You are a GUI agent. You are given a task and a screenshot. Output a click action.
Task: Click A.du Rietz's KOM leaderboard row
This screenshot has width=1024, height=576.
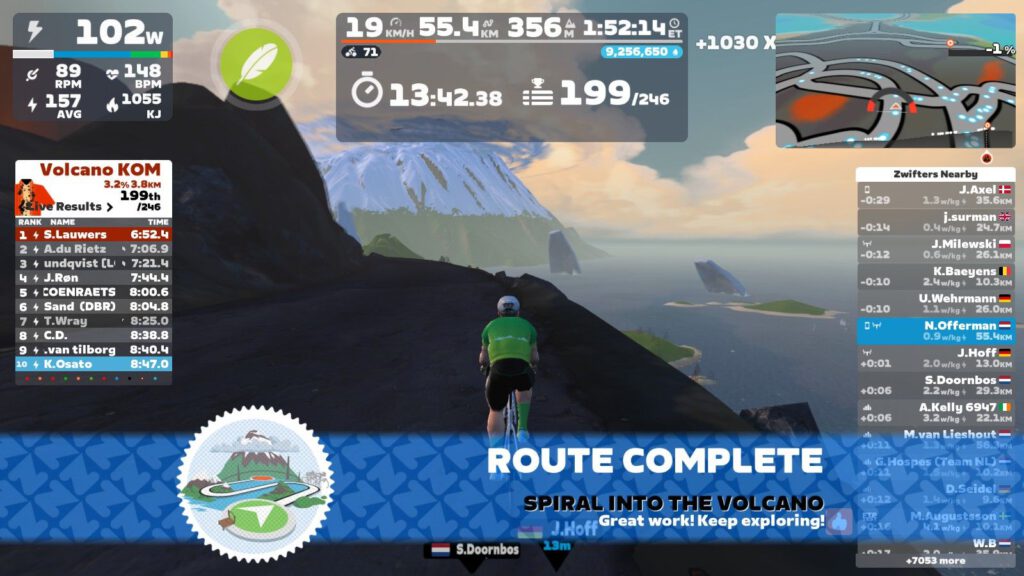click(93, 248)
